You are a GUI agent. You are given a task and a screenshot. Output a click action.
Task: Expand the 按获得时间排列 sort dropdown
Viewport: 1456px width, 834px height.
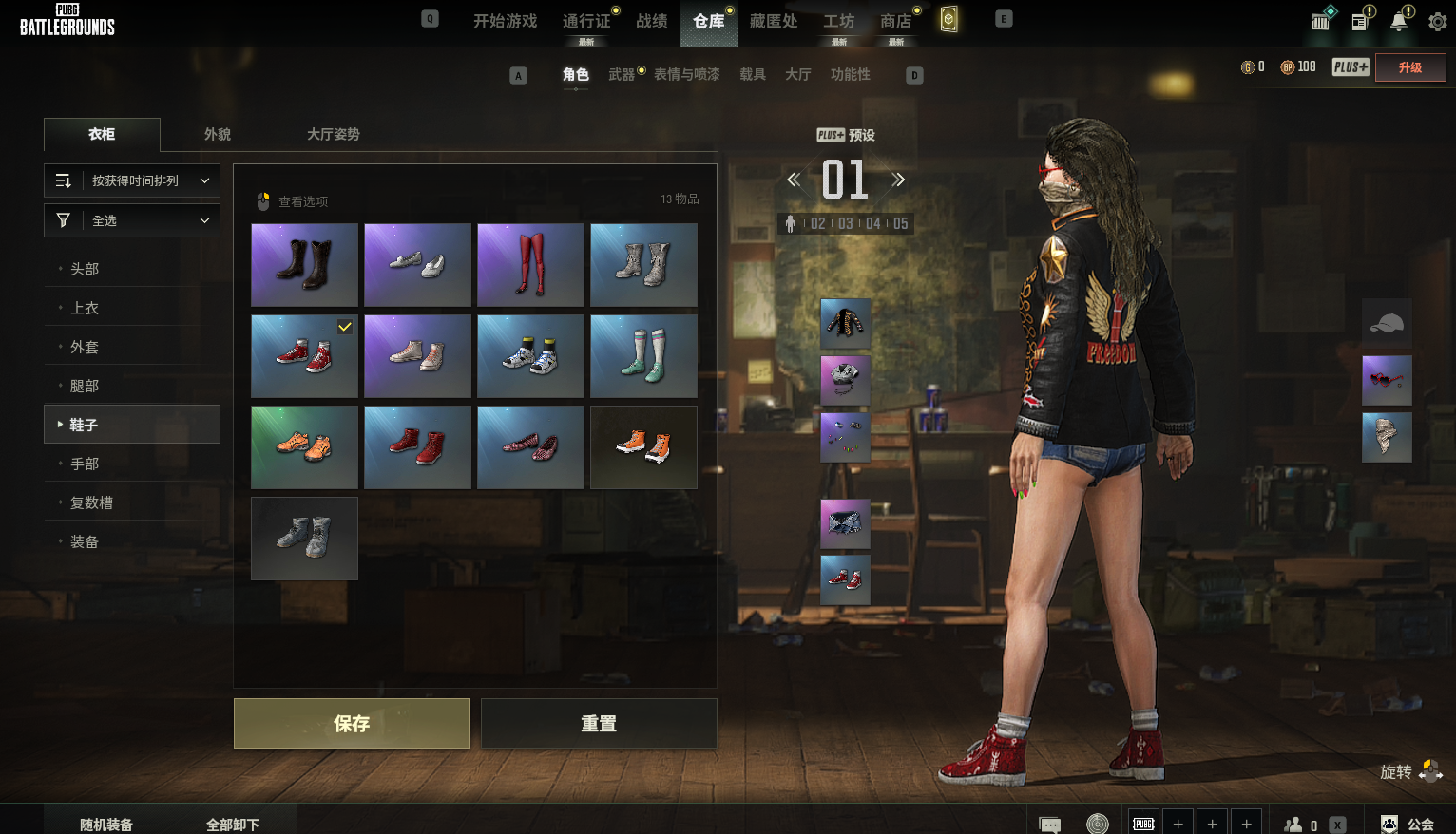pos(132,180)
